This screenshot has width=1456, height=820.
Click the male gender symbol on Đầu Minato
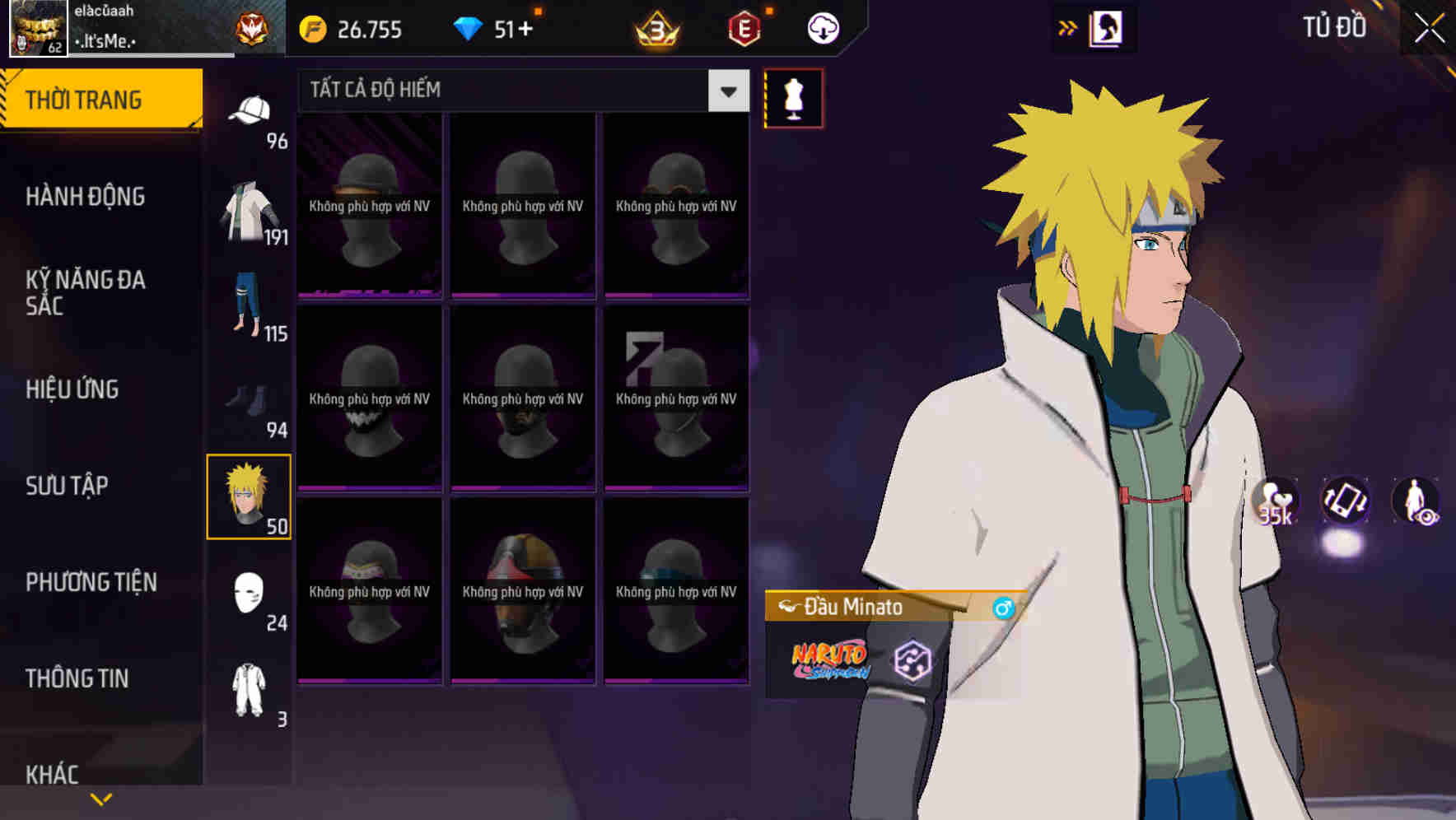click(1004, 609)
